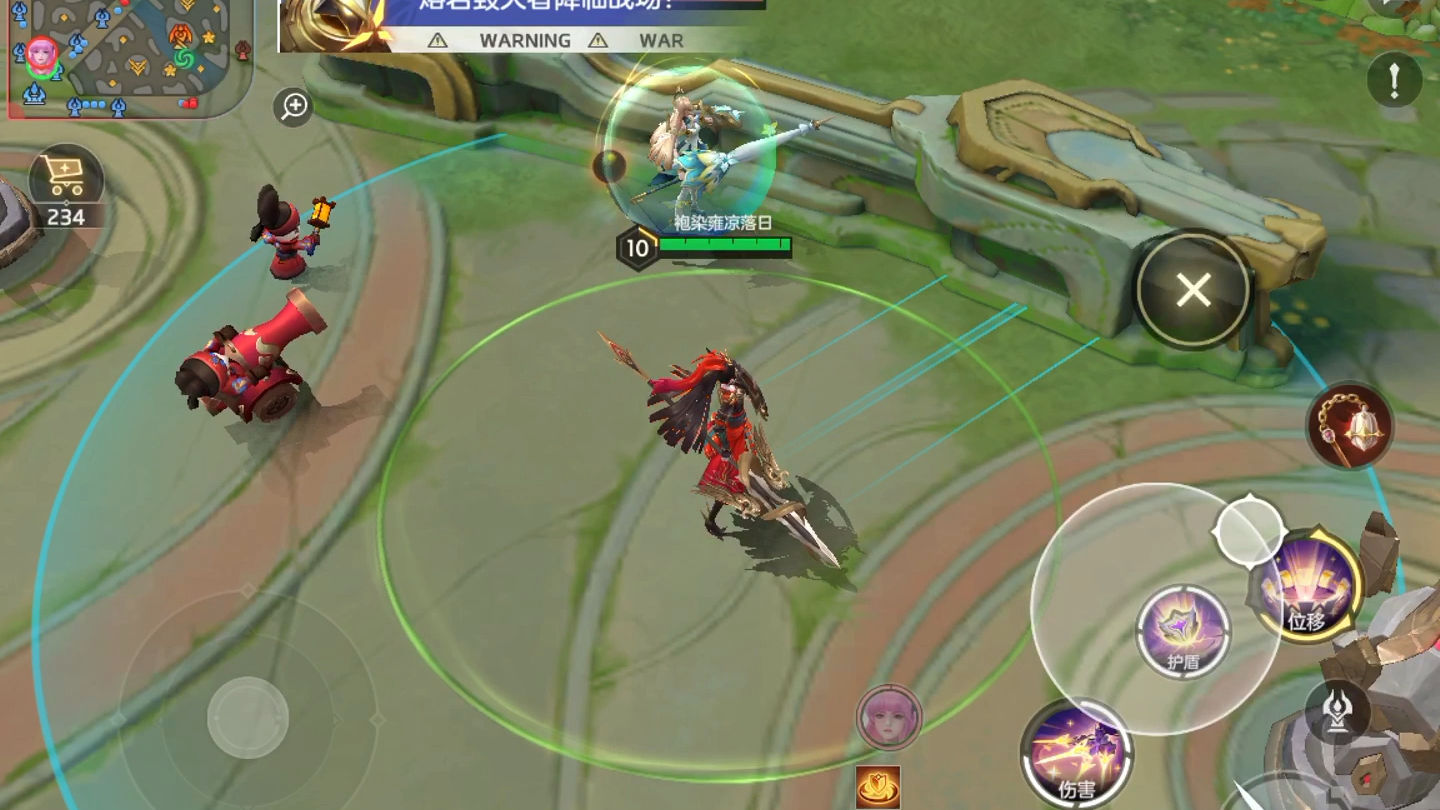
Task: Tap the magnifier zoom button beside the minimap
Action: click(294, 106)
